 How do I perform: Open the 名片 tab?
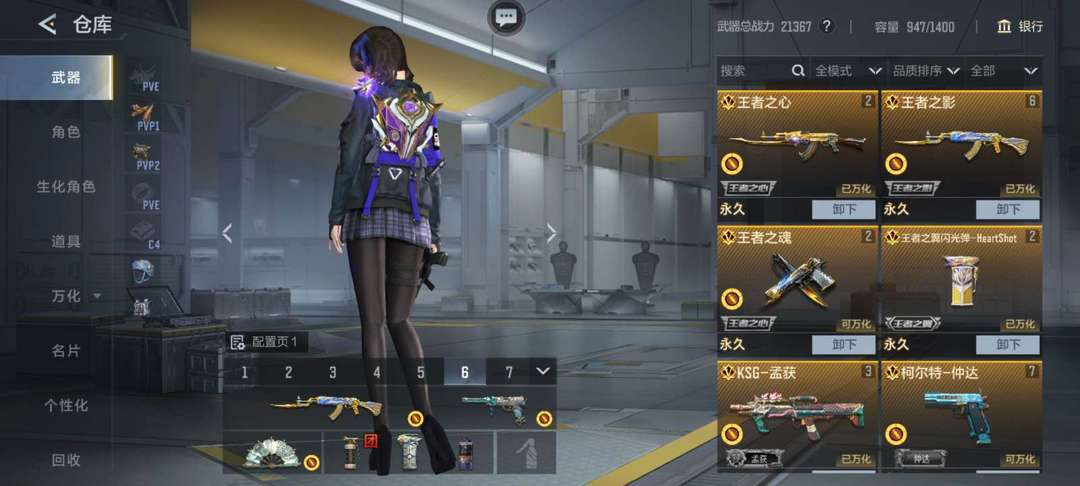coord(66,351)
